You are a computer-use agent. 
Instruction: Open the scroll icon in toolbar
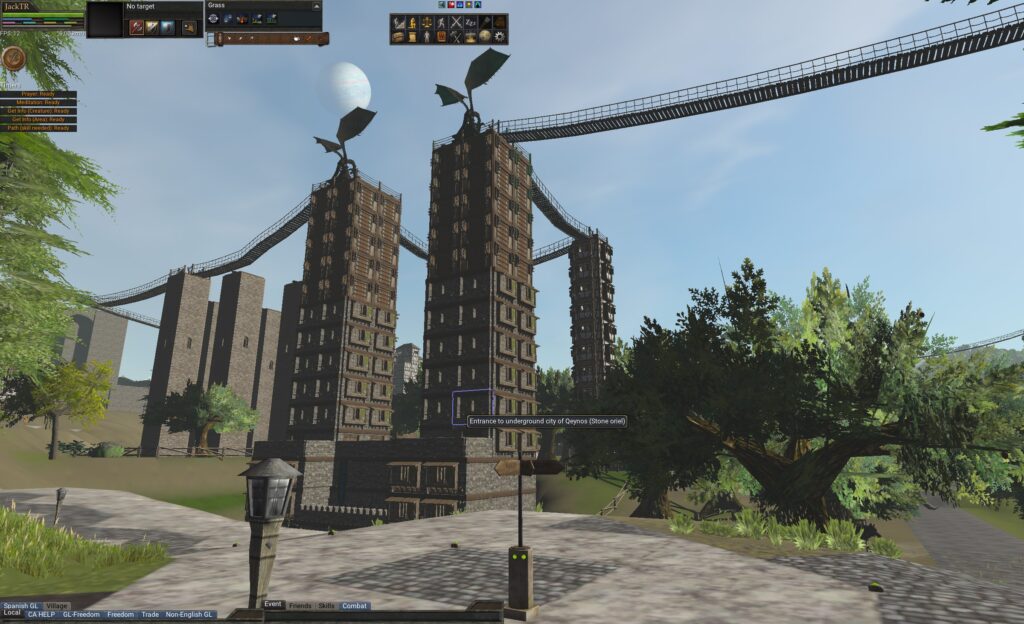pyautogui.click(x=411, y=37)
